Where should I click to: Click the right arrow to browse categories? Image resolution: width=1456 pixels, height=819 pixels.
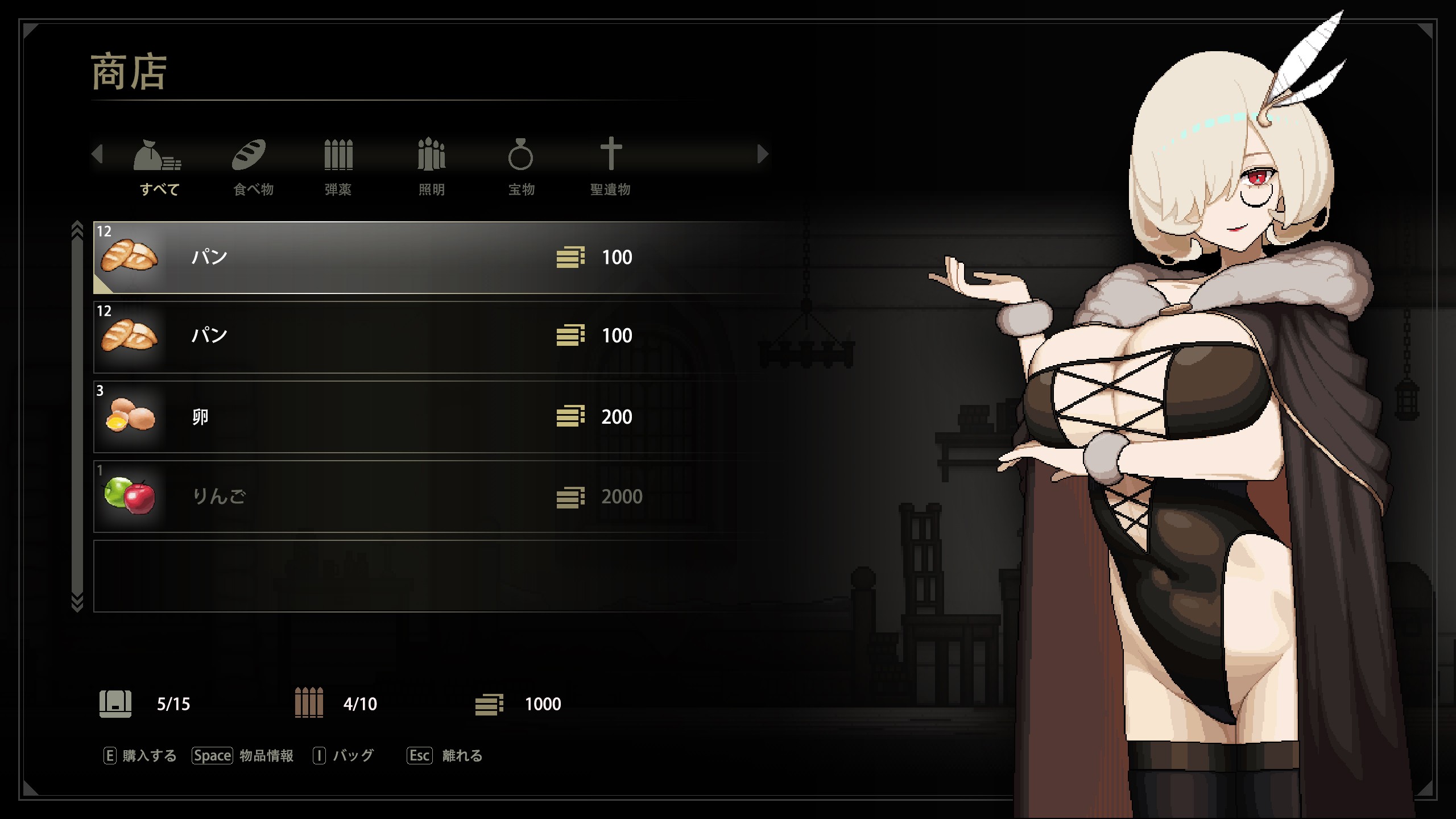point(762,154)
